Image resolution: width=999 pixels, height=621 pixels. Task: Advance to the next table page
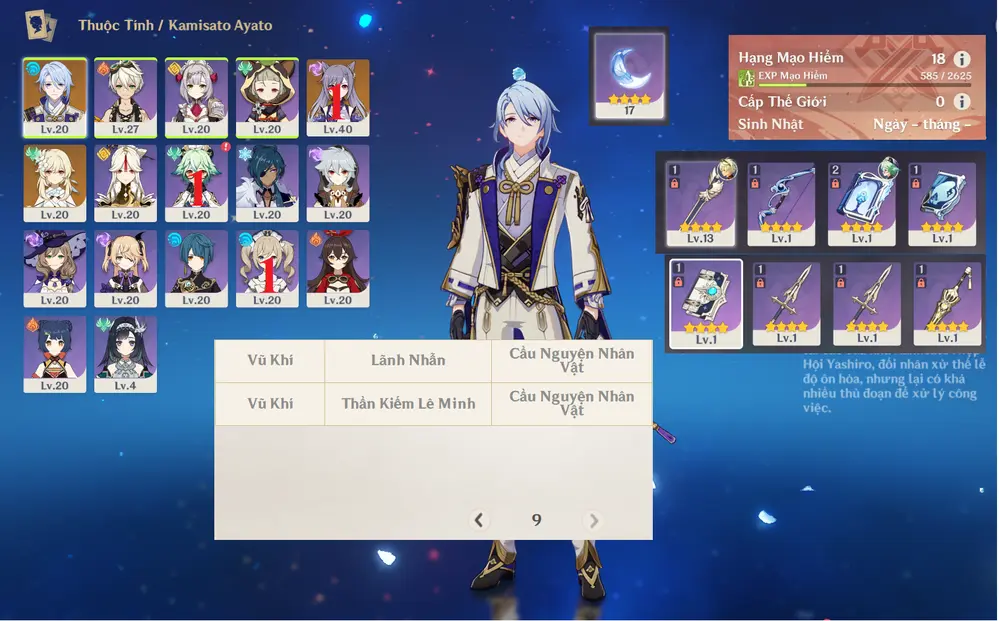[x=594, y=520]
